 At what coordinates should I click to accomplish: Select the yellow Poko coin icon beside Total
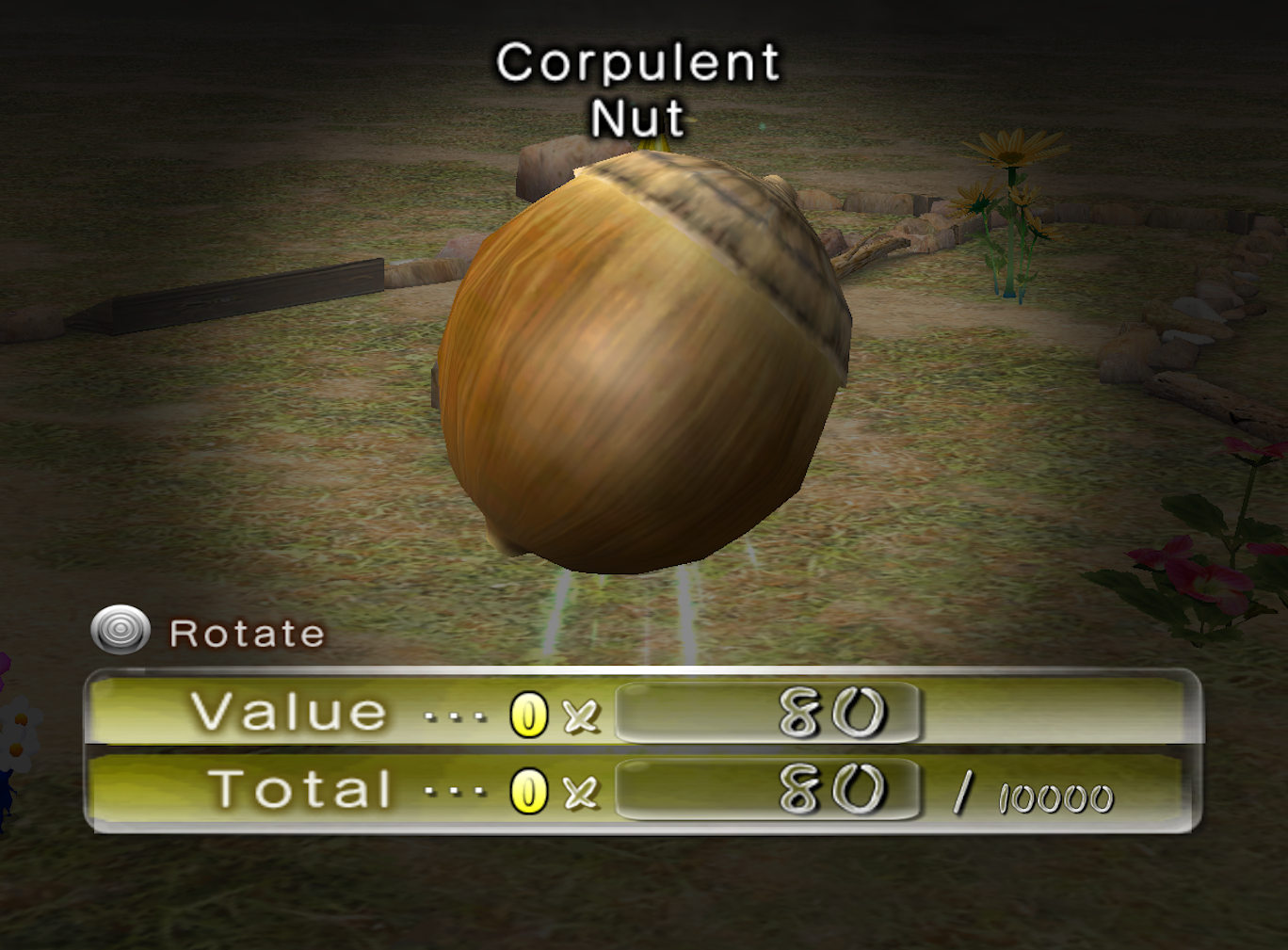[528, 792]
